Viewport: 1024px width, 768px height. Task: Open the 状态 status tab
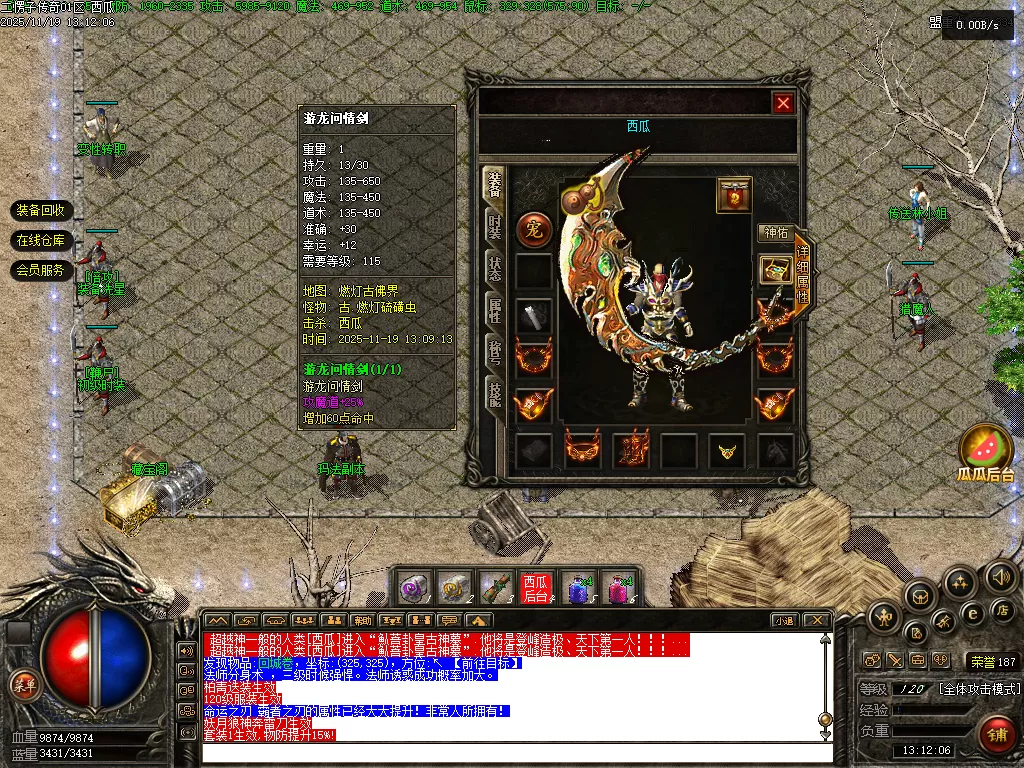click(494, 268)
